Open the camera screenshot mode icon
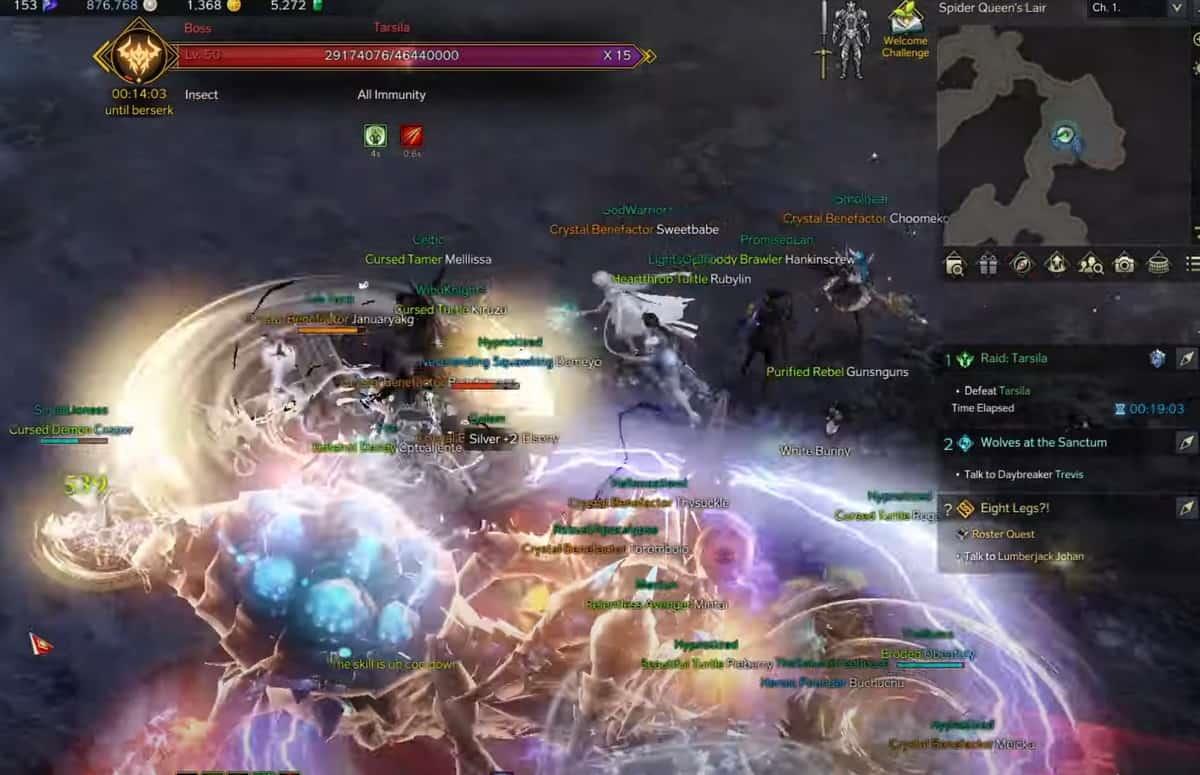Image resolution: width=1200 pixels, height=775 pixels. tap(1125, 264)
